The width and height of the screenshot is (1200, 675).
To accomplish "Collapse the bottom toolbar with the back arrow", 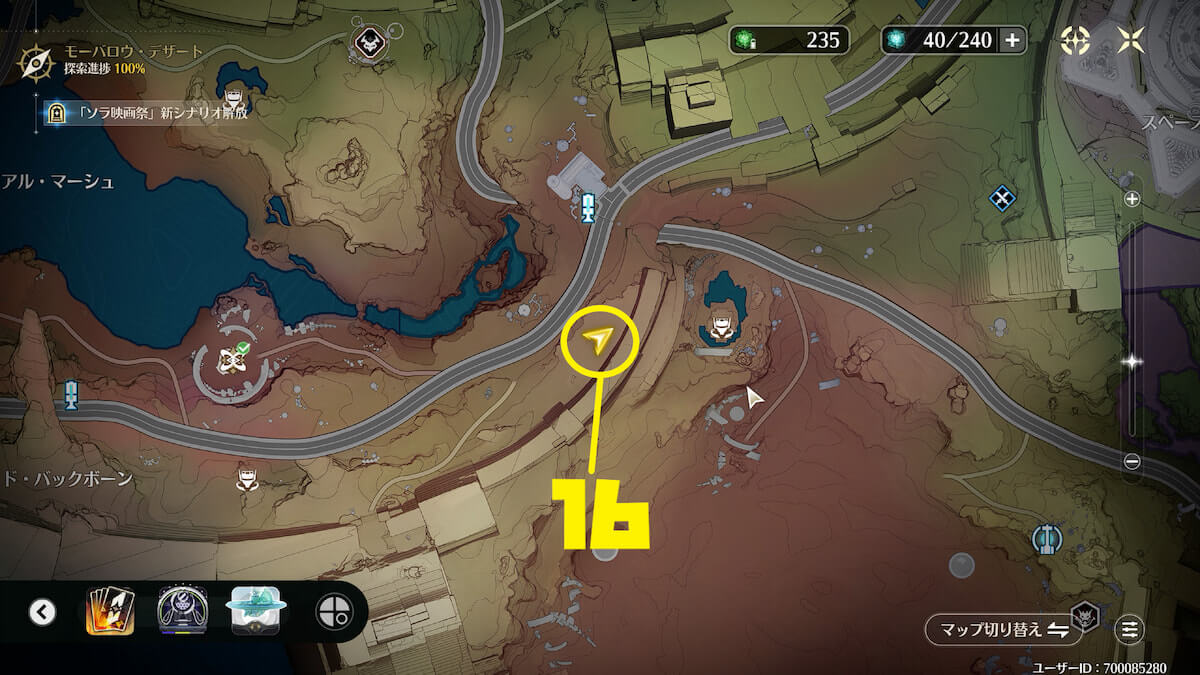I will click(42, 612).
